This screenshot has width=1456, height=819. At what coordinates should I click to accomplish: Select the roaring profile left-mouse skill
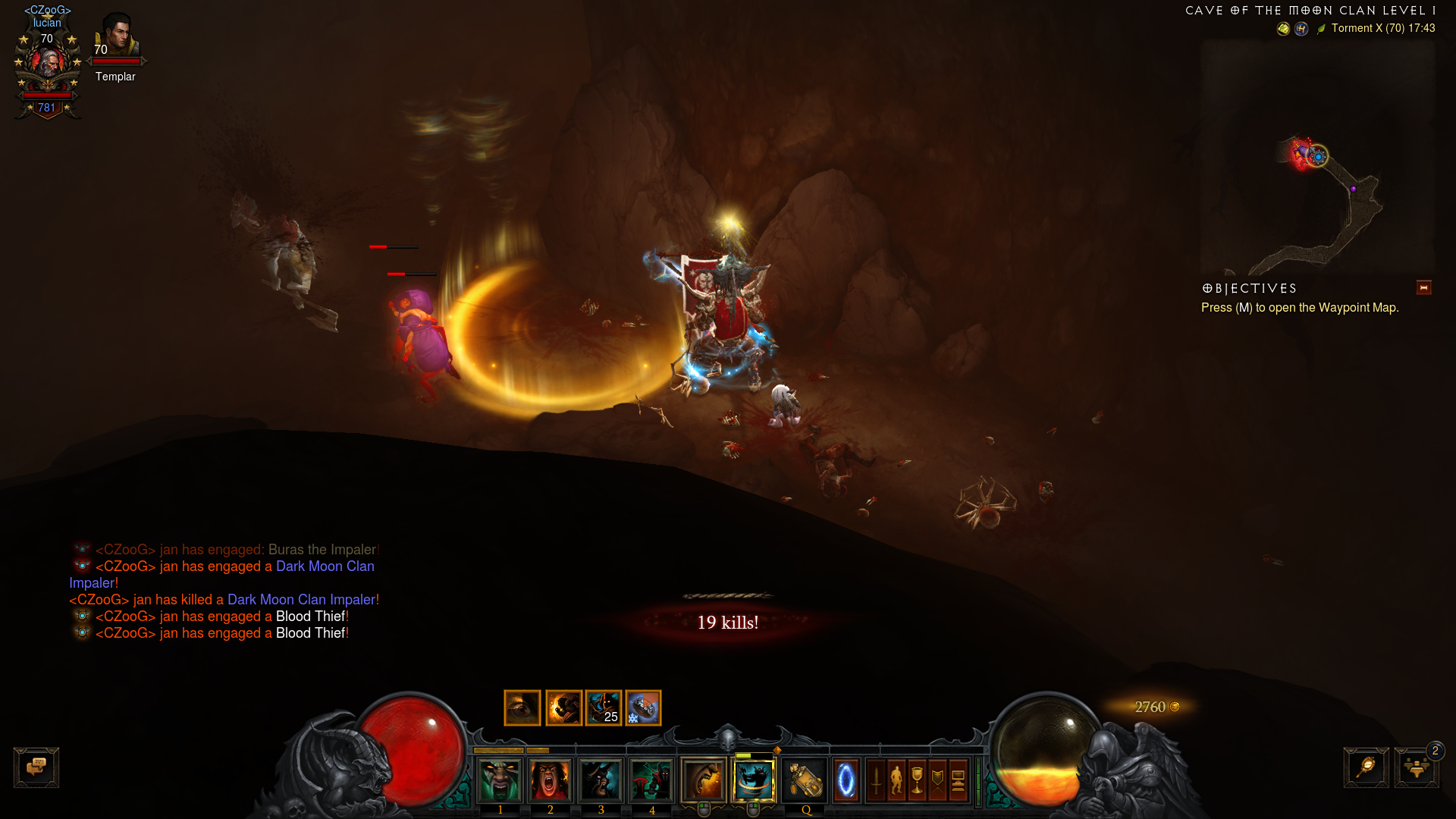coord(704,780)
